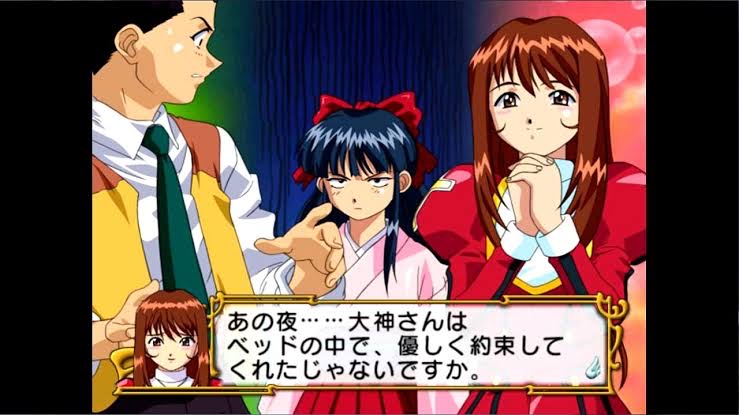Click the dialogue text box to advance
This screenshot has width=739, height=415.
point(400,345)
